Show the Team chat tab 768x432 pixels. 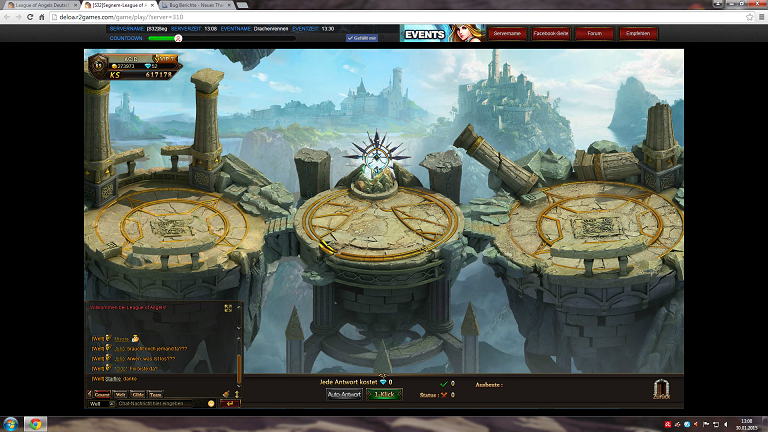point(155,394)
